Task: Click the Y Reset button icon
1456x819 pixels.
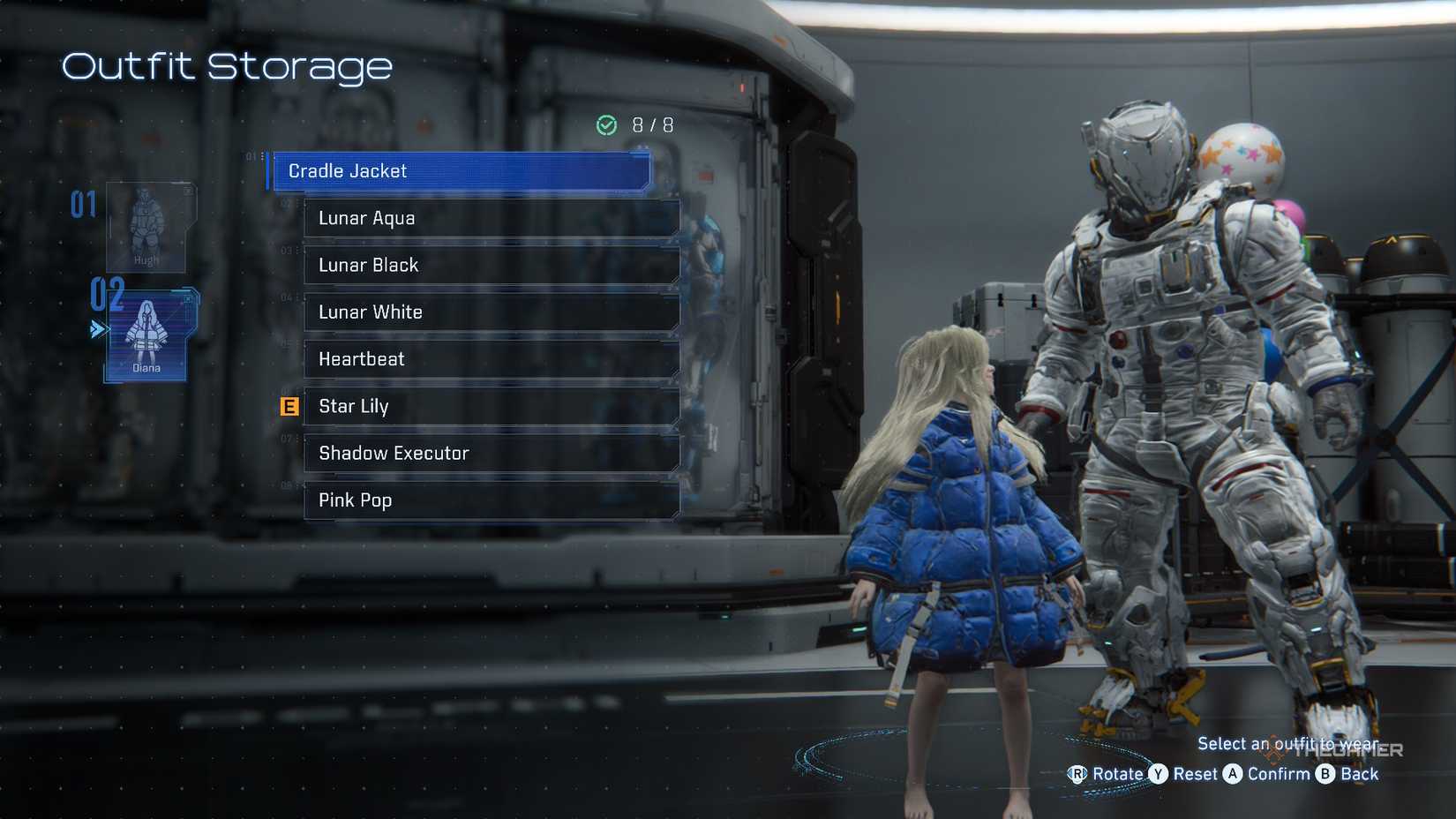Action: [x=1160, y=774]
